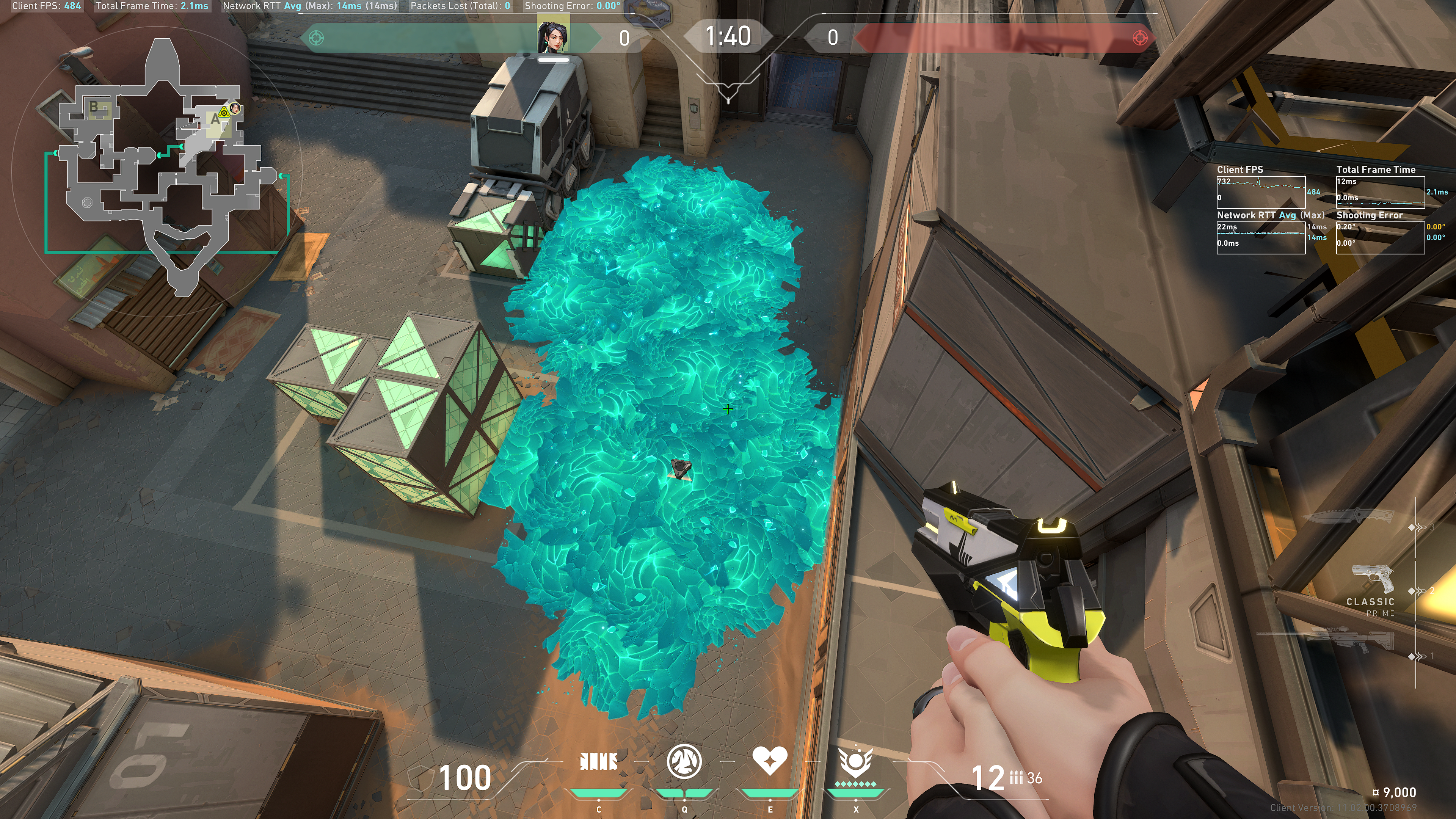1456x819 pixels.
Task: Activate the Slow Orb ability icon
Action: [684, 761]
